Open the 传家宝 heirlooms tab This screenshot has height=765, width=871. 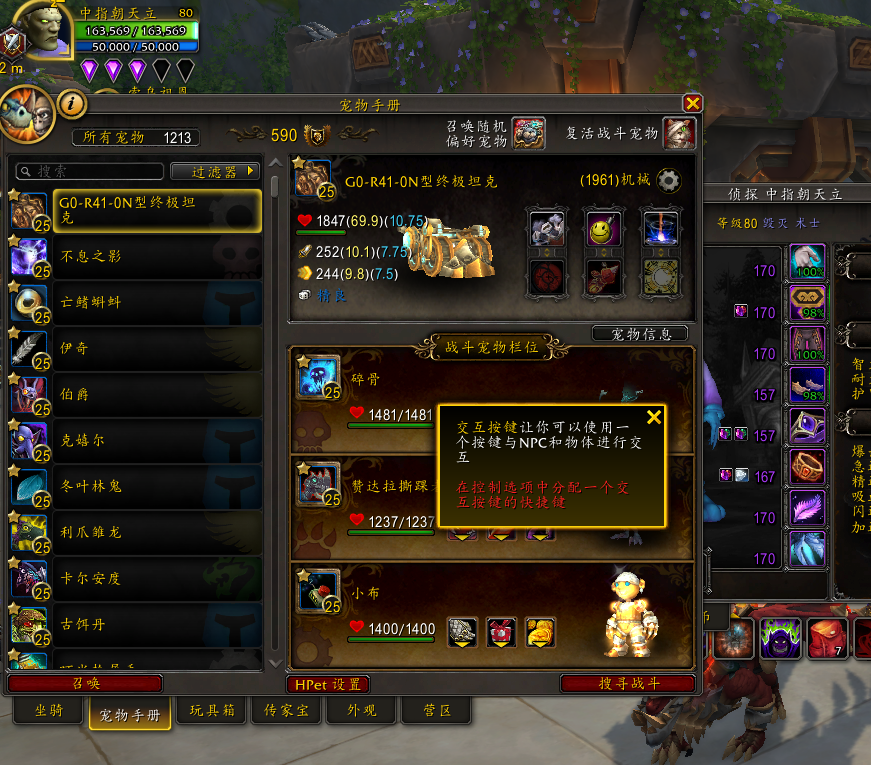point(284,711)
